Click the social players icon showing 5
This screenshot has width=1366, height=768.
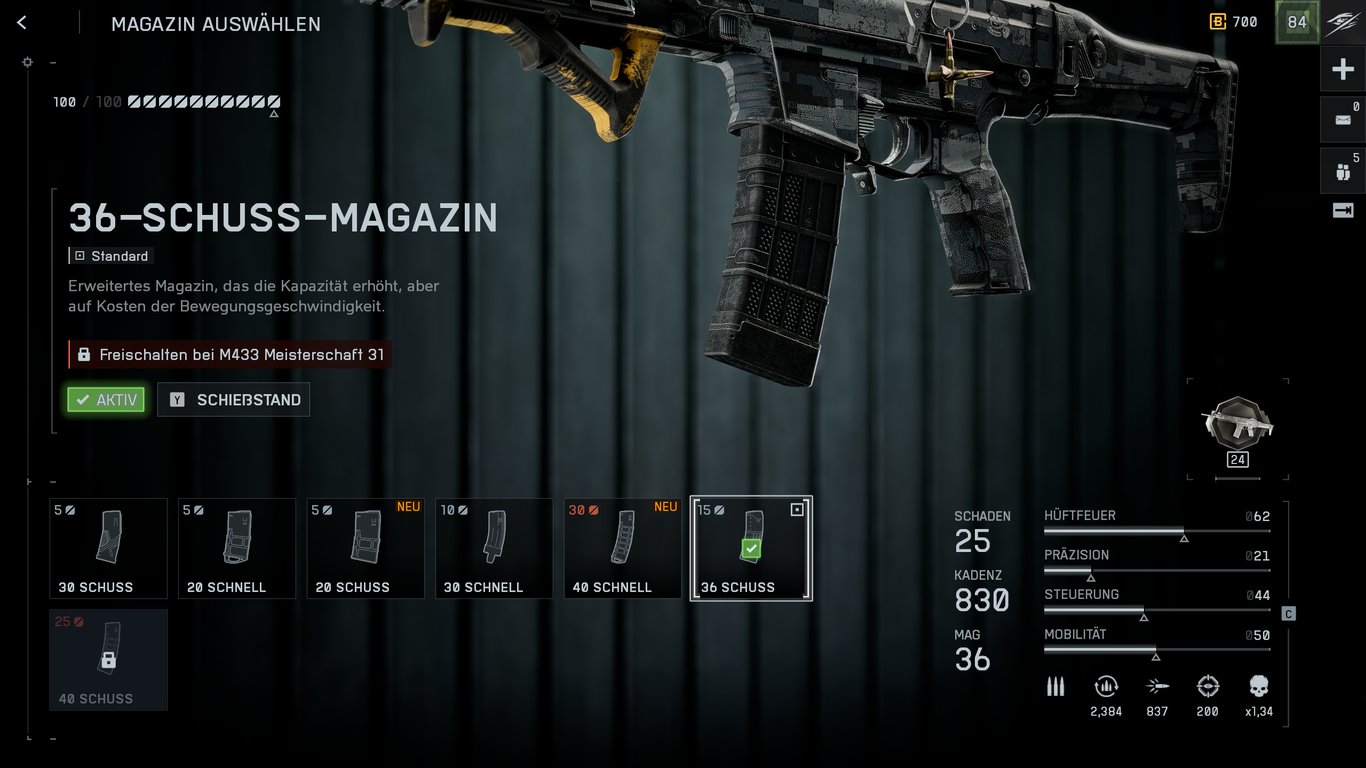(1341, 170)
